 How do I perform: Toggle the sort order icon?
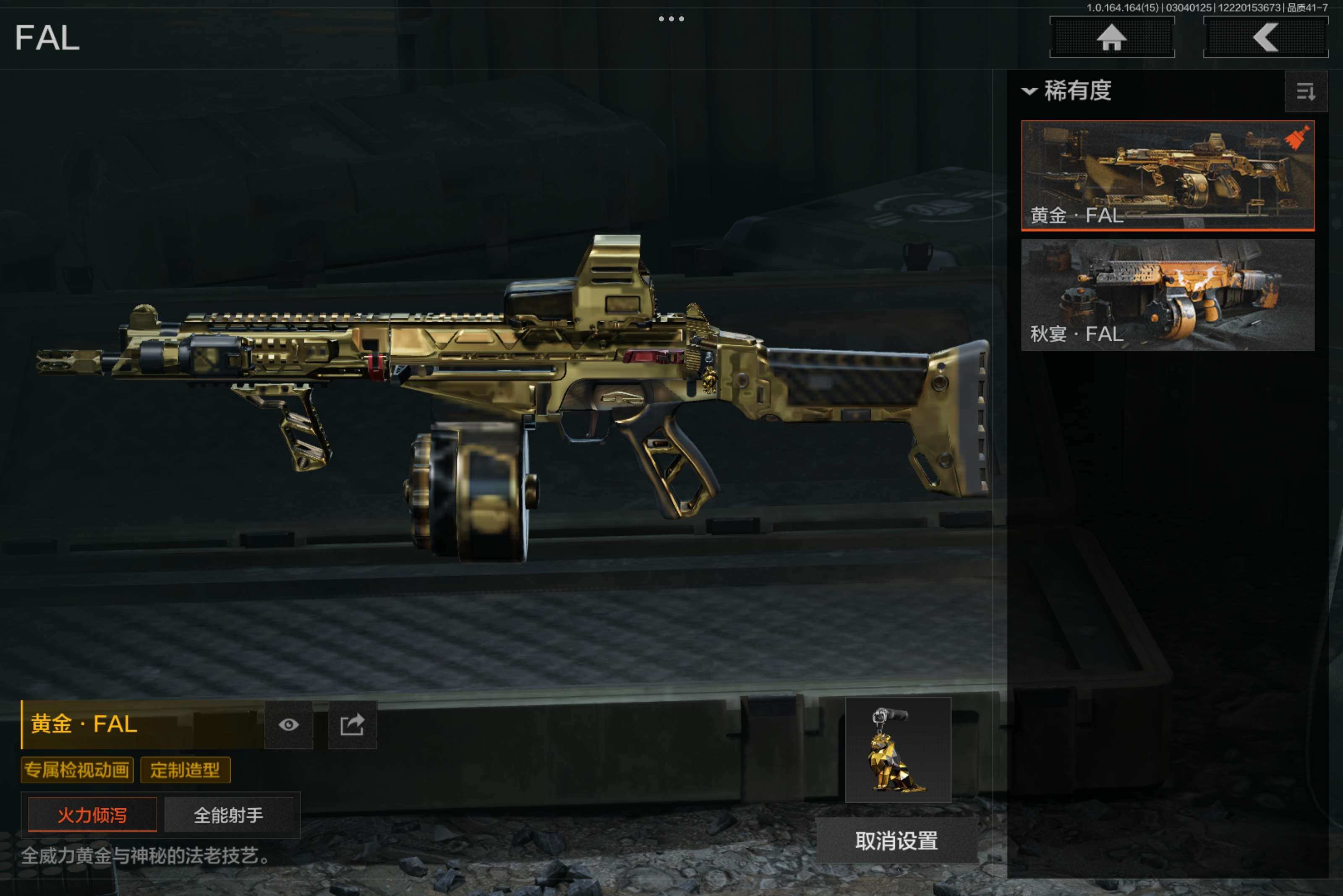[x=1305, y=91]
